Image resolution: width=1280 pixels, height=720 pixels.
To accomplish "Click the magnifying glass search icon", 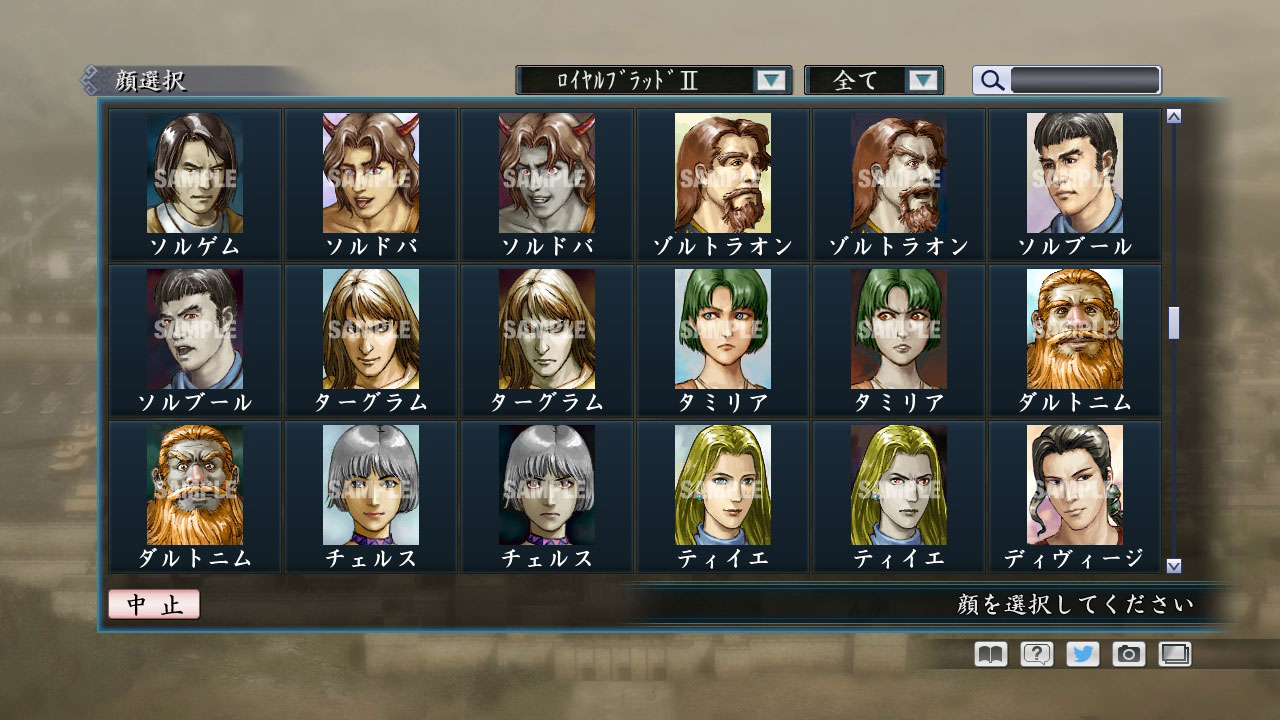I will pyautogui.click(x=991, y=80).
